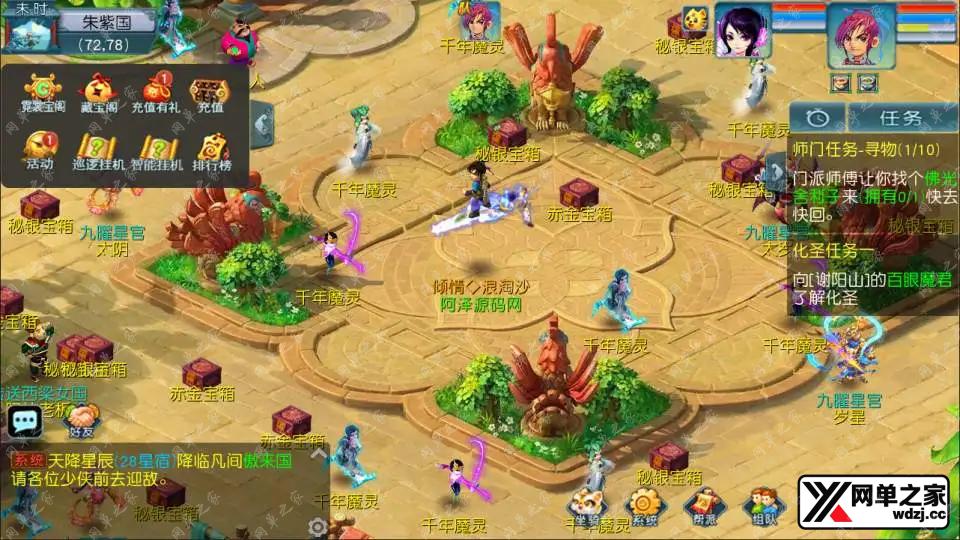Claim the 充值有礼 recharge gift
The height and width of the screenshot is (540, 960).
pos(156,94)
